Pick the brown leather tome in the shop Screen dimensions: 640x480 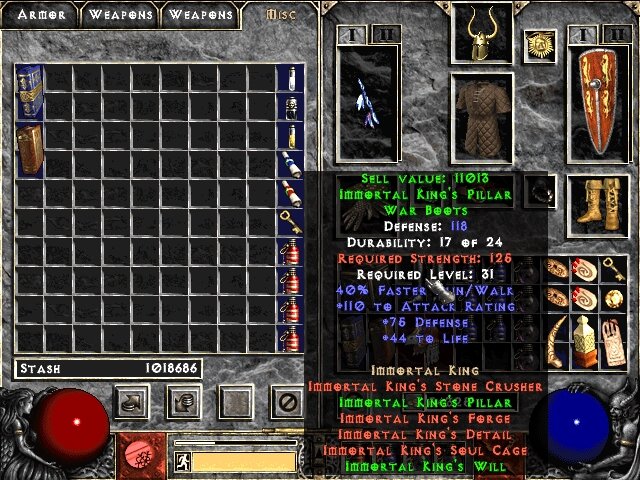coord(28,148)
